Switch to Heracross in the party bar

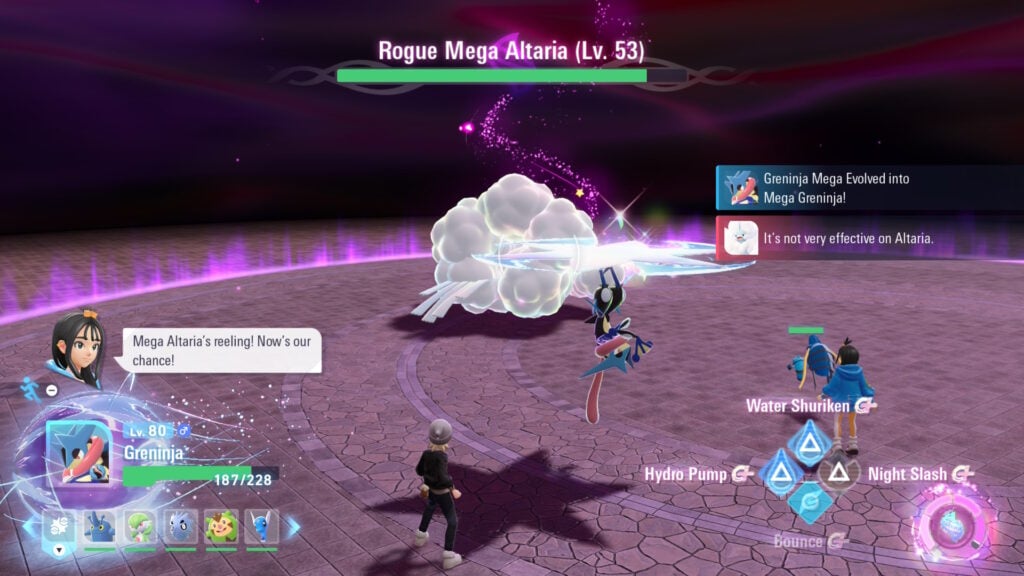coord(98,527)
